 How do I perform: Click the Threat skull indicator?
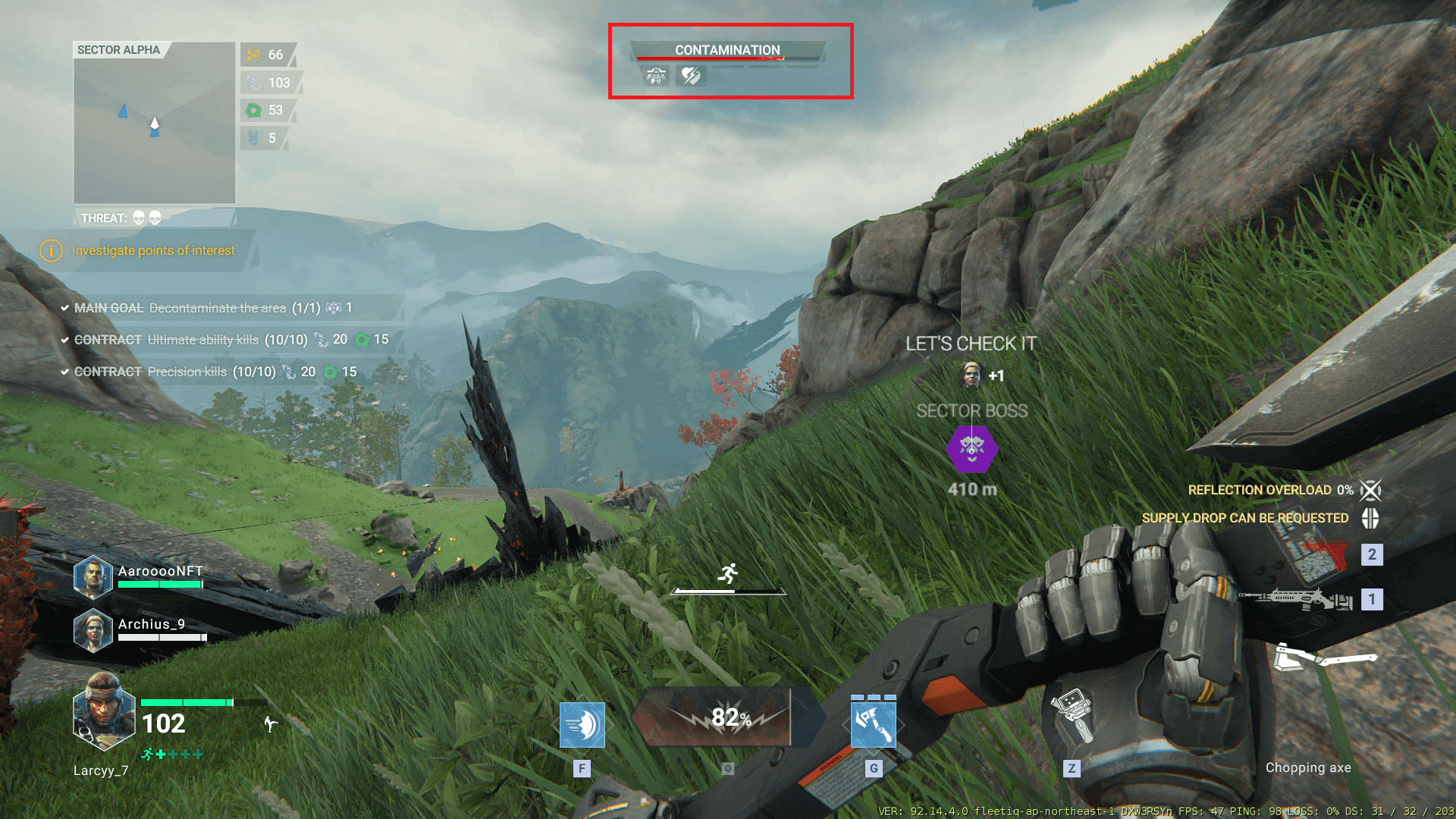(146, 218)
